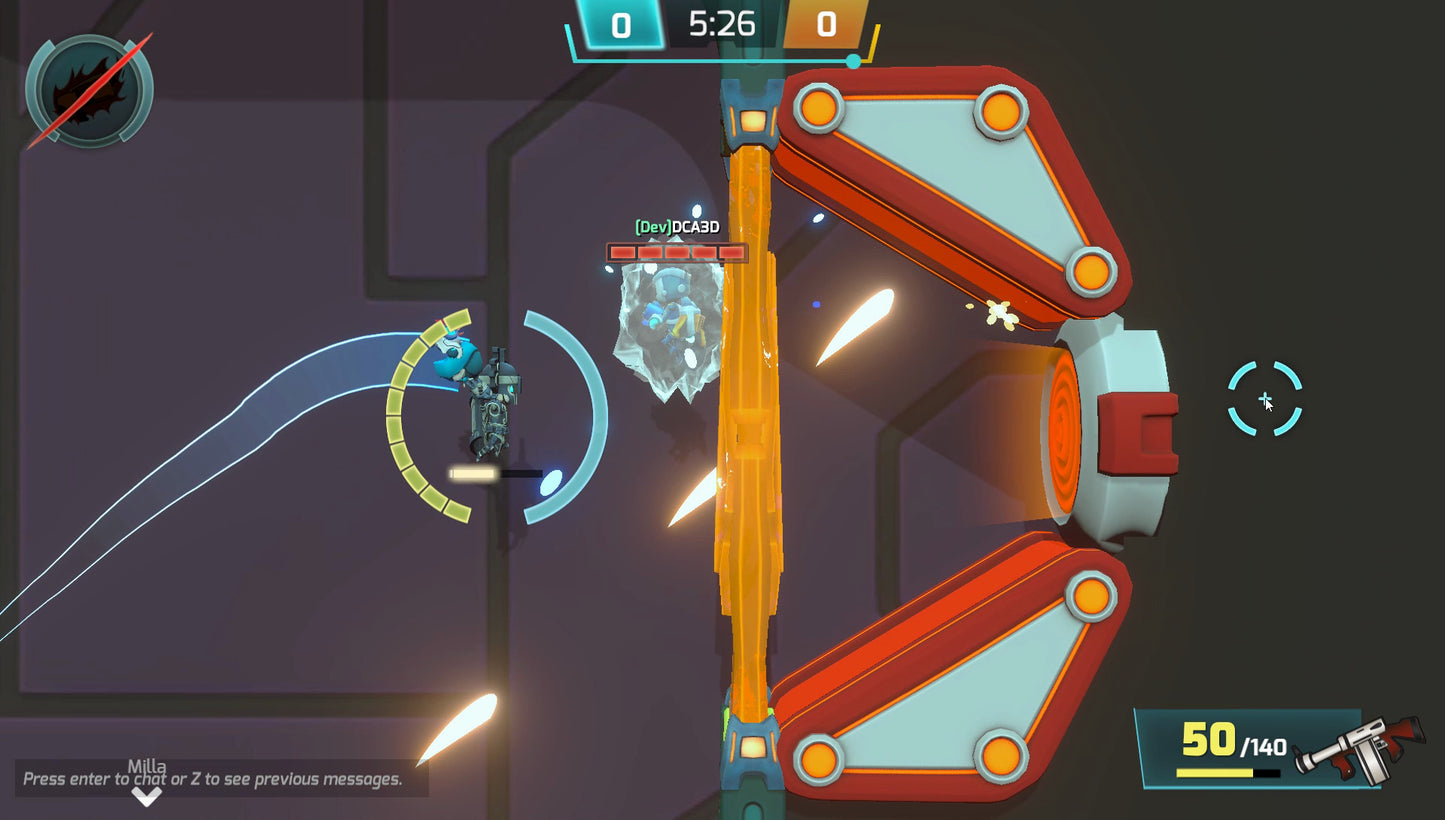This screenshot has width=1445, height=820.
Task: Expand the chevron arrow under Milla's name
Action: (148, 798)
